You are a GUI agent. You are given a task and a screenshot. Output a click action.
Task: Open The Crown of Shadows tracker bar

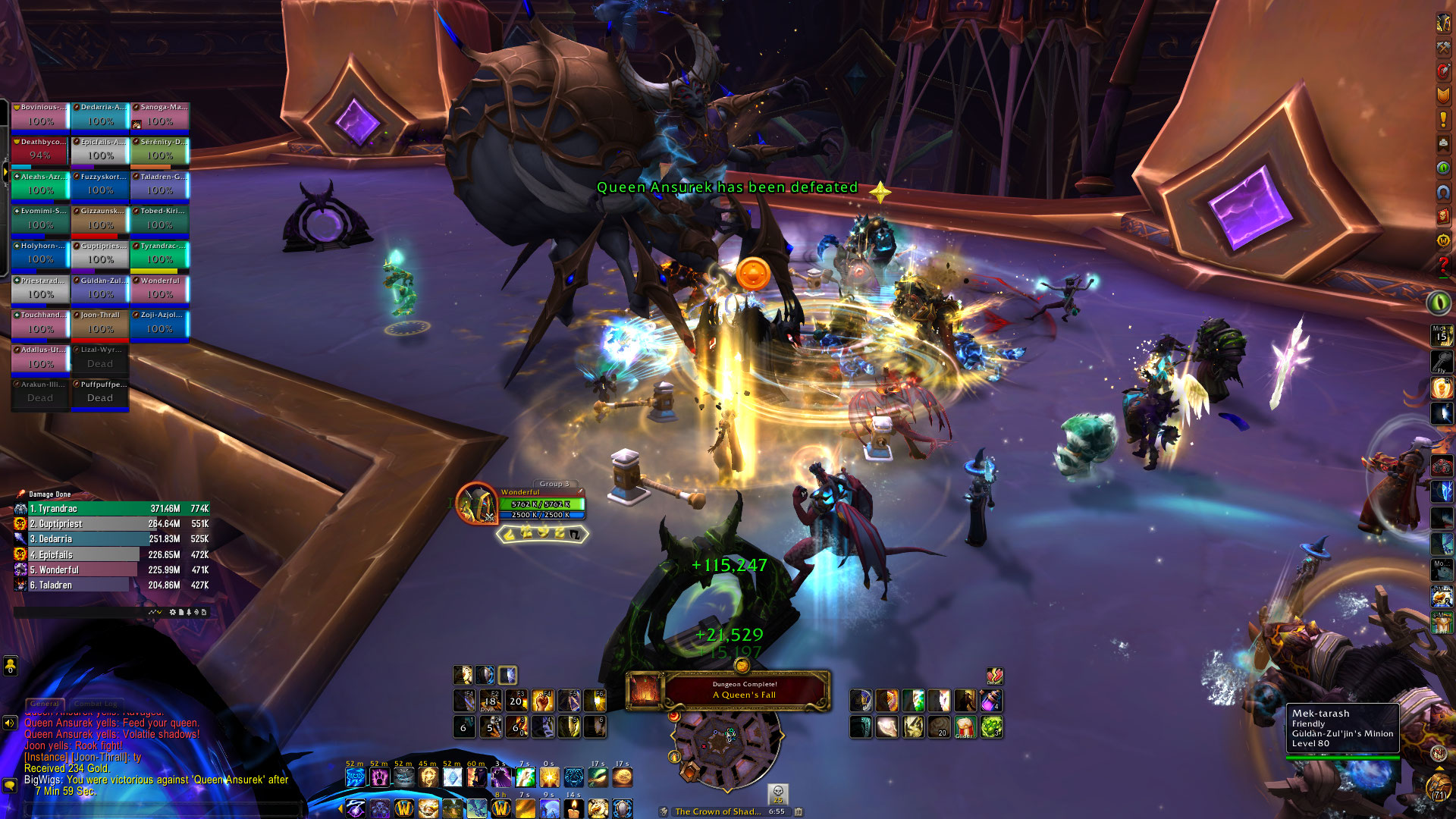[x=718, y=811]
